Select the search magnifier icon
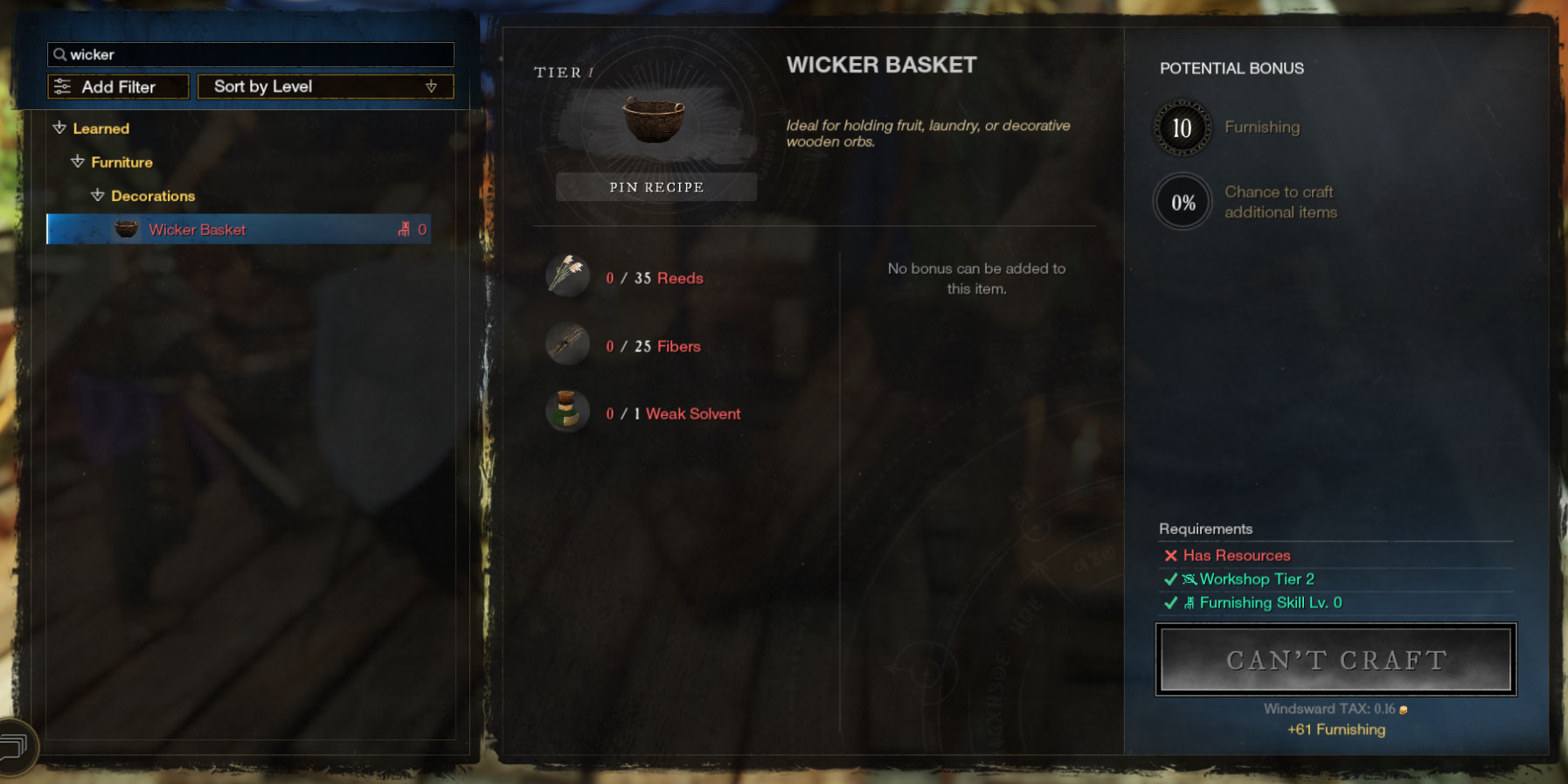 coord(60,54)
